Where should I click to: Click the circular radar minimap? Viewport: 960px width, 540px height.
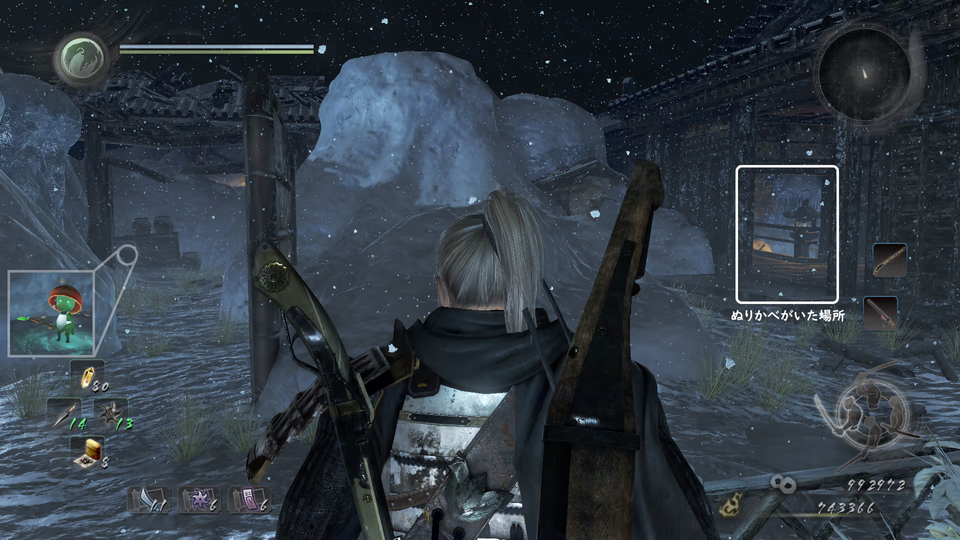click(x=862, y=72)
